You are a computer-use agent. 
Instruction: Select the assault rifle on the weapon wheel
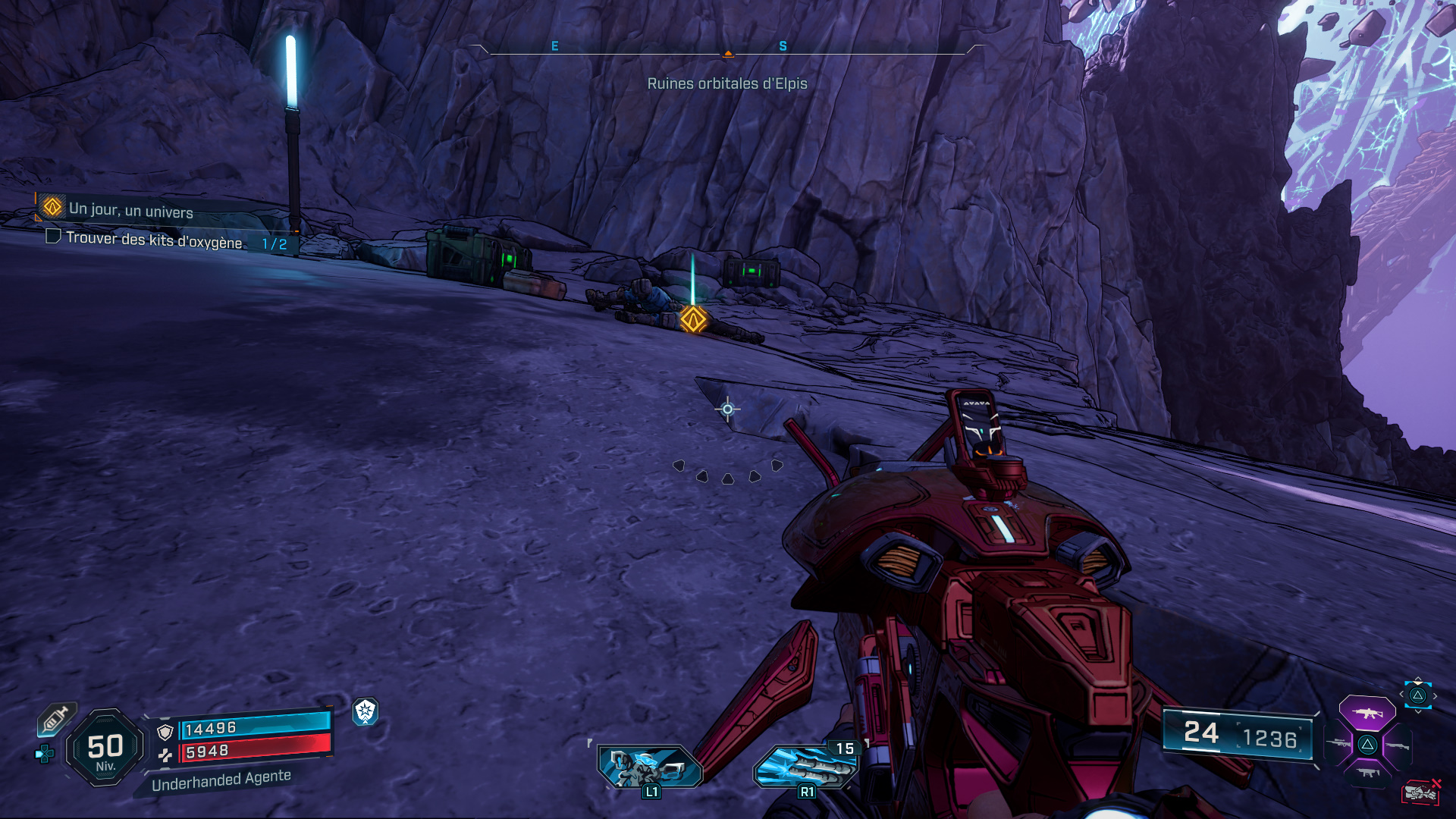click(x=1367, y=714)
